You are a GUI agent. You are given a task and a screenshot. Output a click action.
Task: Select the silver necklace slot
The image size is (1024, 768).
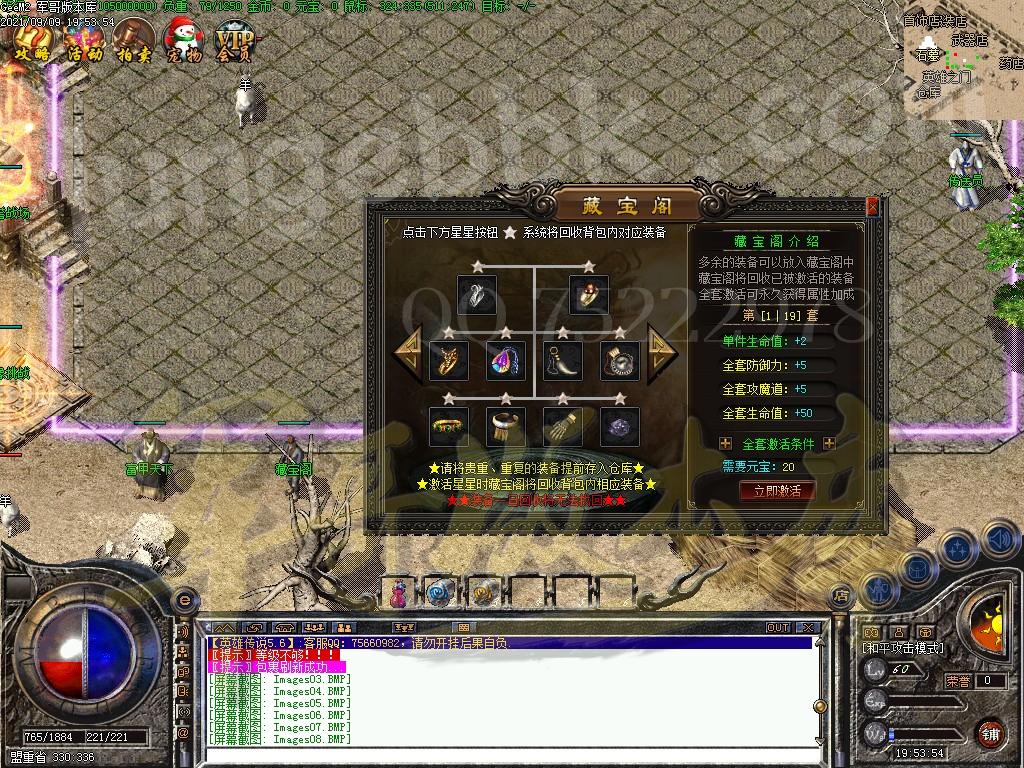pyautogui.click(x=476, y=295)
